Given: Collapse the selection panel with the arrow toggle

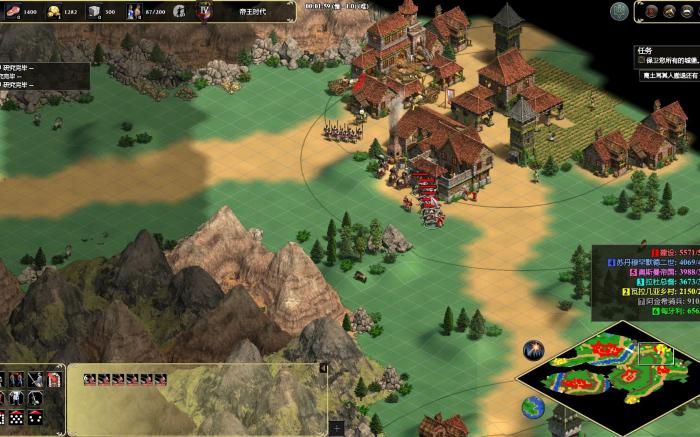Looking at the screenshot, I should point(323,368).
